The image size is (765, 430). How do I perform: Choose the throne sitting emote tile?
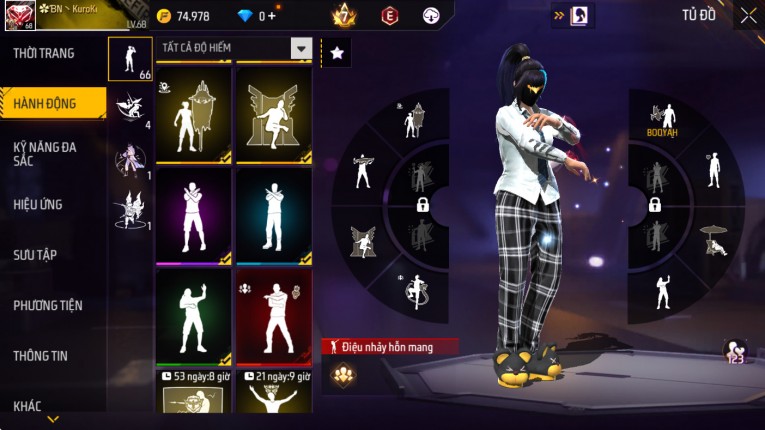pyautogui.click(x=273, y=115)
